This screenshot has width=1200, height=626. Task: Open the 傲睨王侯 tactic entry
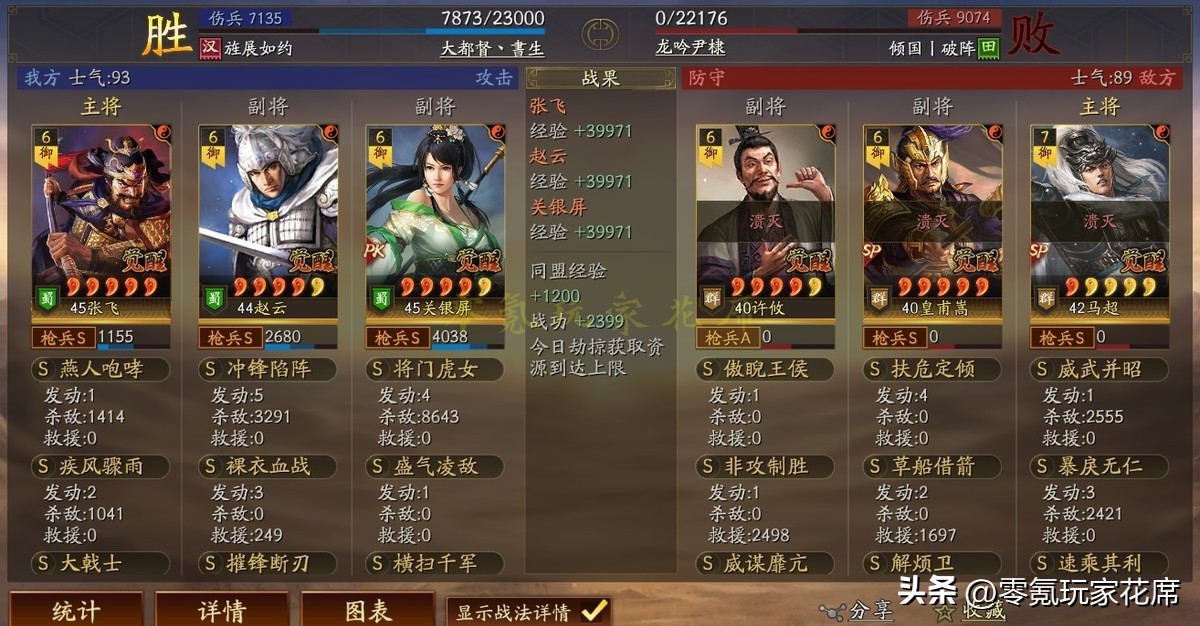[x=765, y=370]
